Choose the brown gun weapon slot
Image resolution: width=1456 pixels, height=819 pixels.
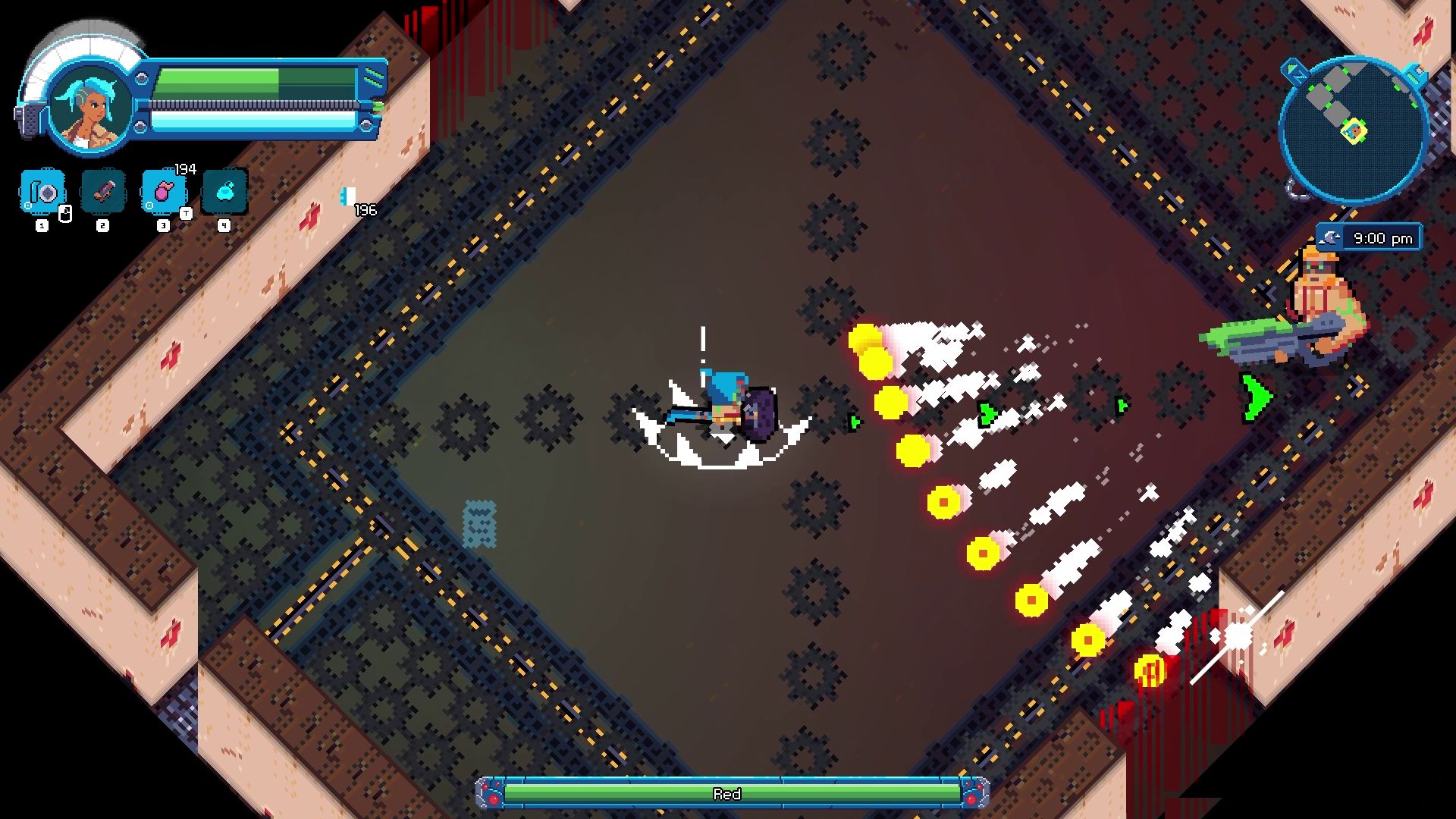[x=103, y=192]
